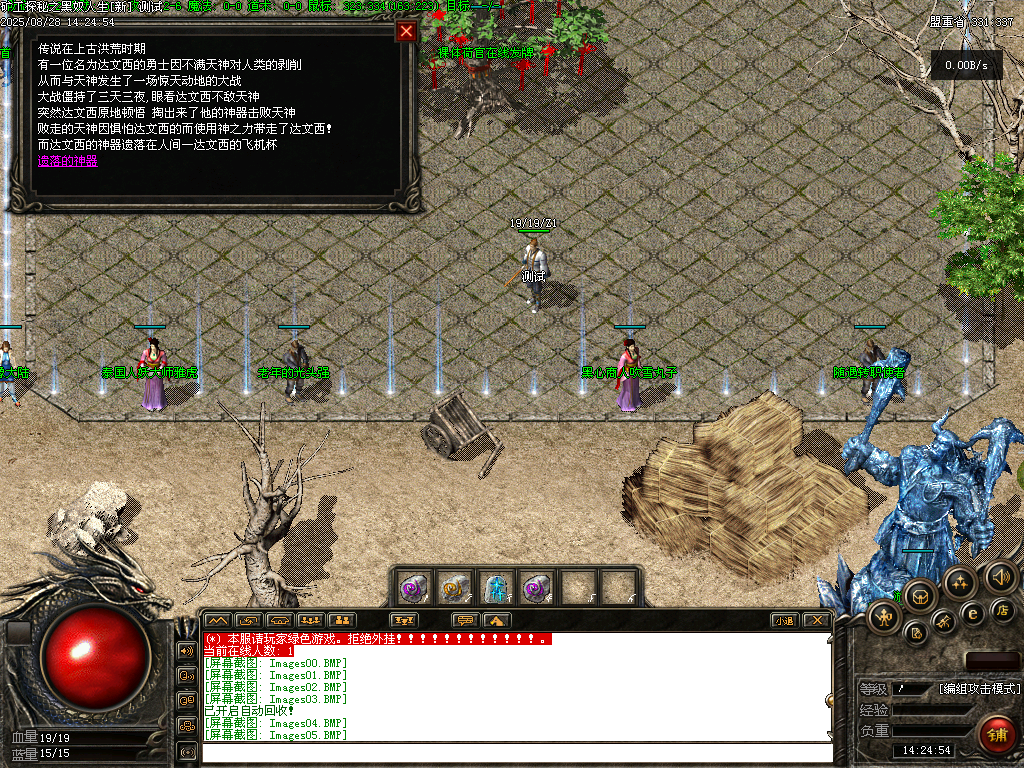Open the crossed swords round button
The height and width of the screenshot is (768, 1024).
click(x=944, y=623)
